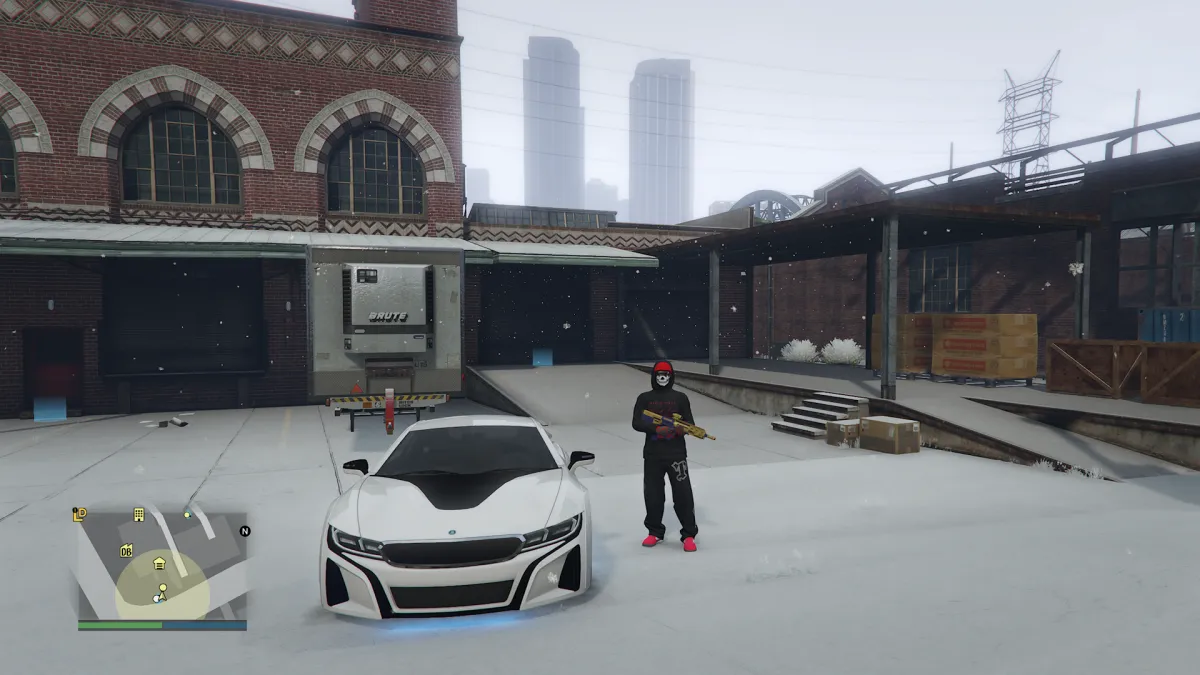Click the office building blip on the minimap
This screenshot has width=1200, height=675.
[139, 515]
